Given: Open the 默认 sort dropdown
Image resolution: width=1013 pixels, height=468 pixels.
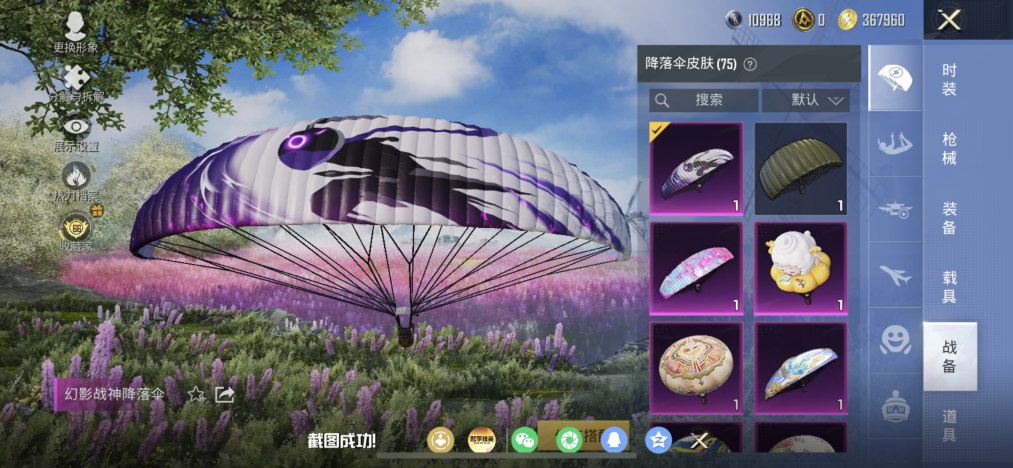Looking at the screenshot, I should (x=805, y=100).
